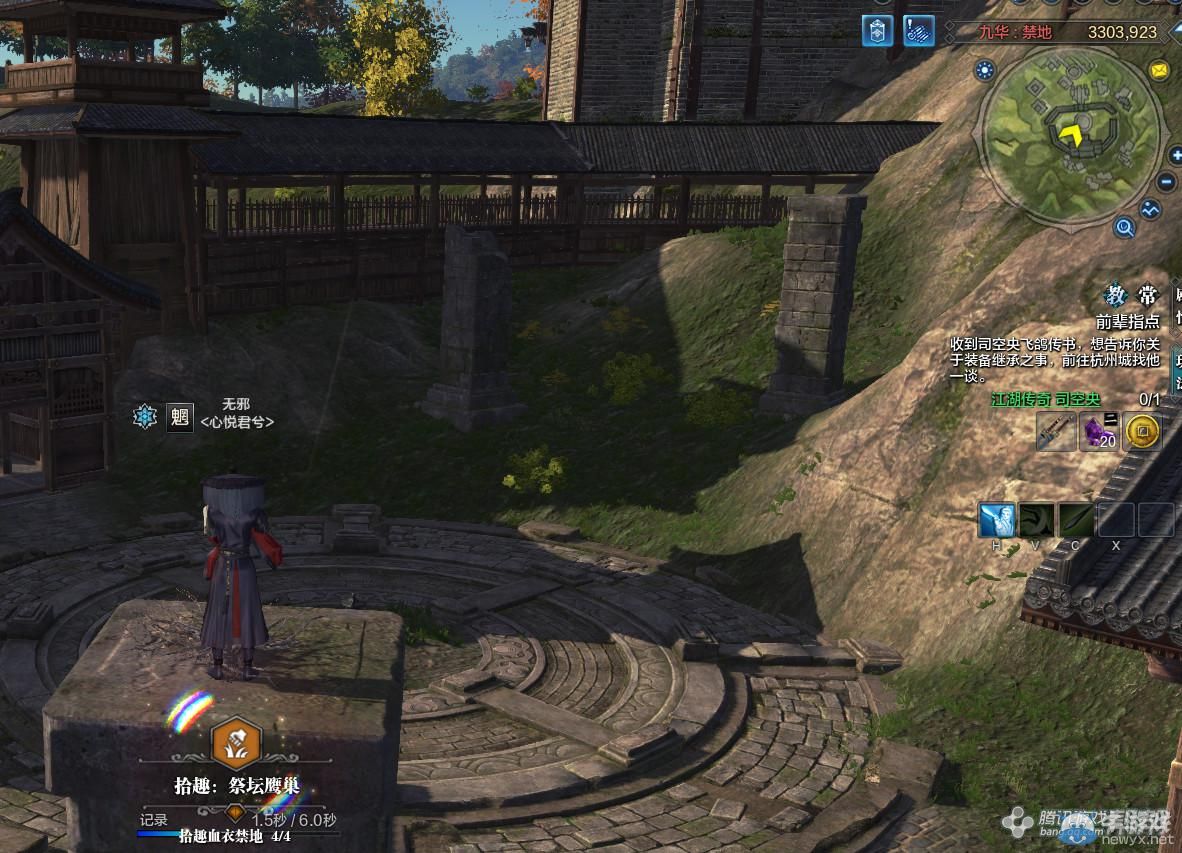Image resolution: width=1182 pixels, height=853 pixels.
Task: Toggle the blue sun icon beside the minimap
Action: (985, 70)
